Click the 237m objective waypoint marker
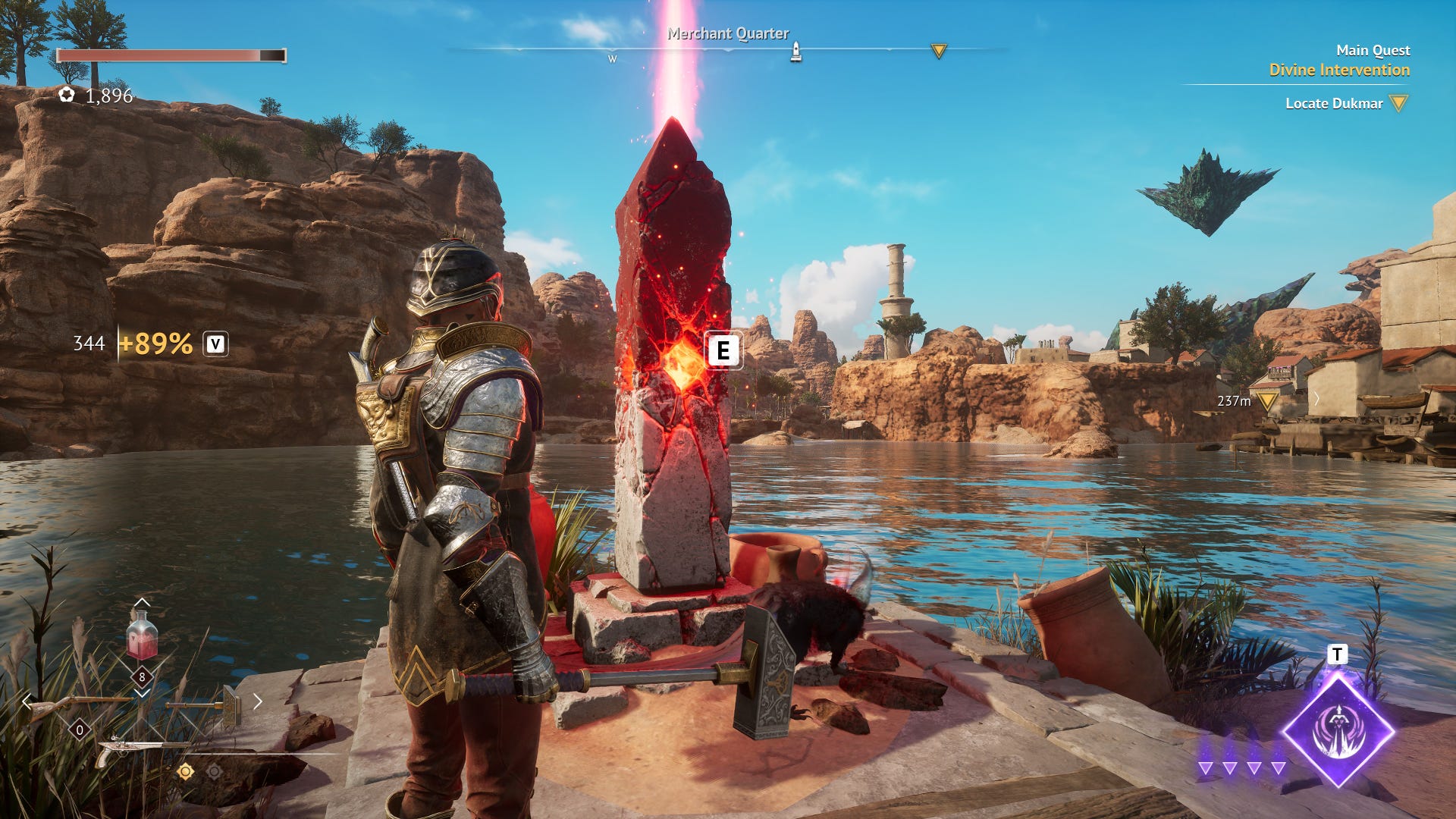1456x819 pixels. point(1267,400)
